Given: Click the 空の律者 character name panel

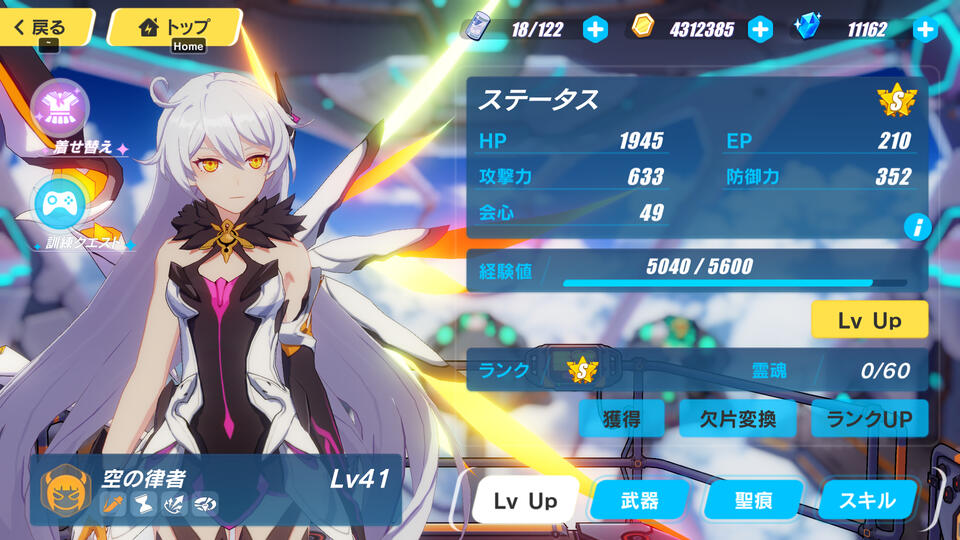Looking at the screenshot, I should pos(215,490).
